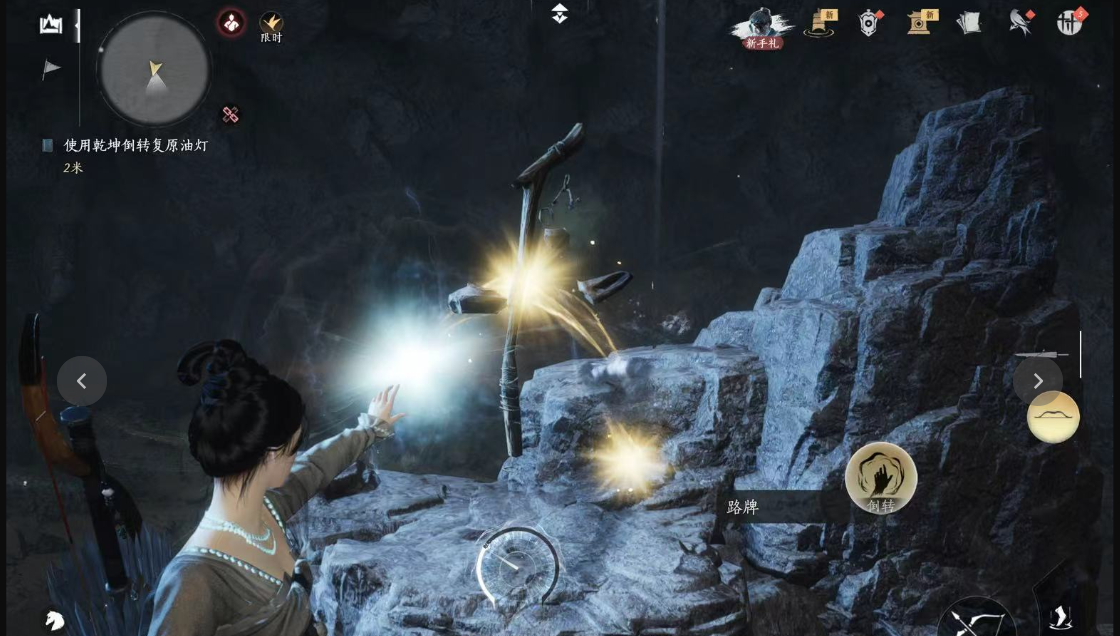Screen dimensions: 1120x636
Task: Select the flag marker icon
Action: 51,69
